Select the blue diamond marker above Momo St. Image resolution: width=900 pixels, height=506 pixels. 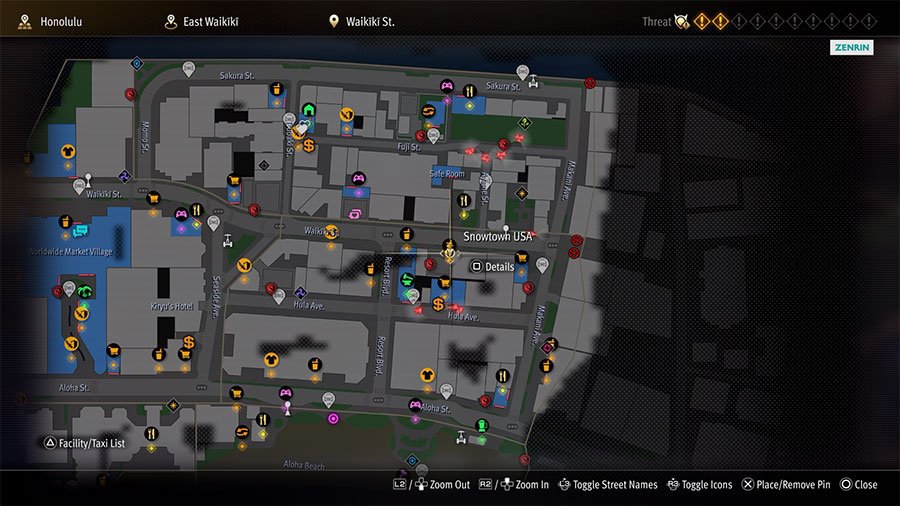[137, 63]
